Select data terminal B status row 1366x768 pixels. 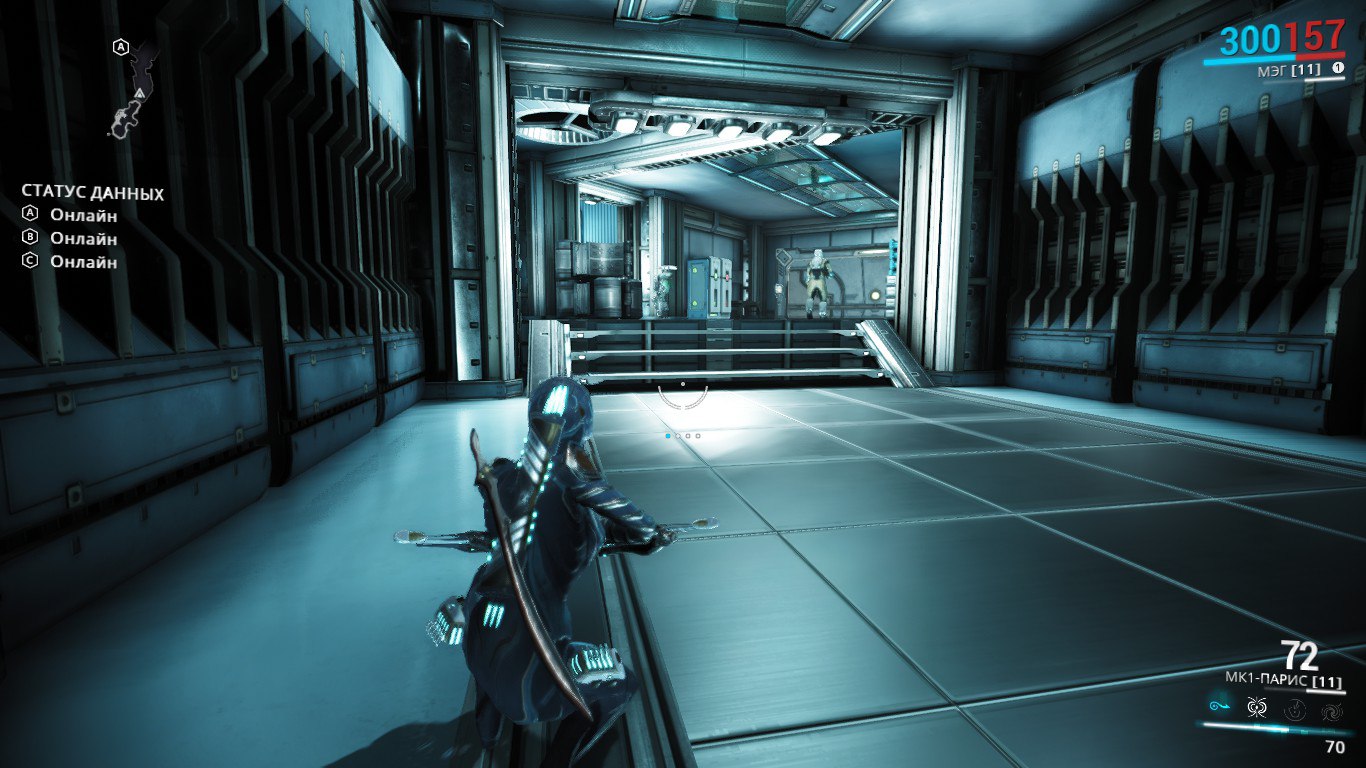70,238
